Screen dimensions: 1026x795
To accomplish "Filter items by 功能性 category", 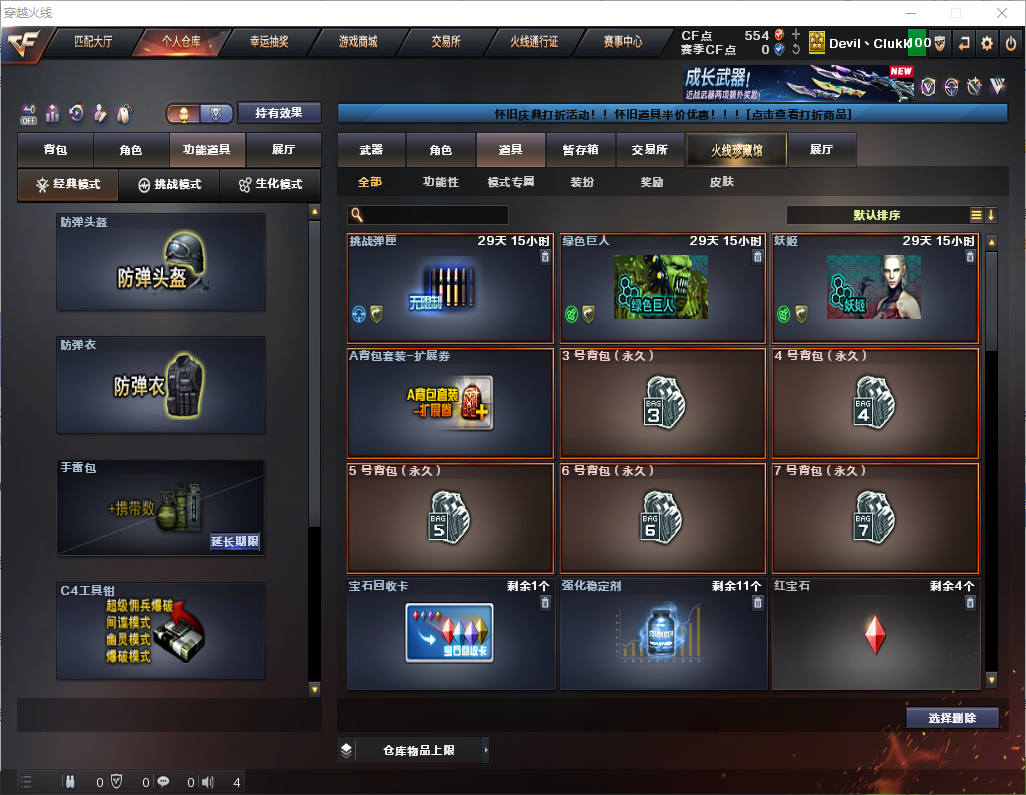I will tap(440, 183).
